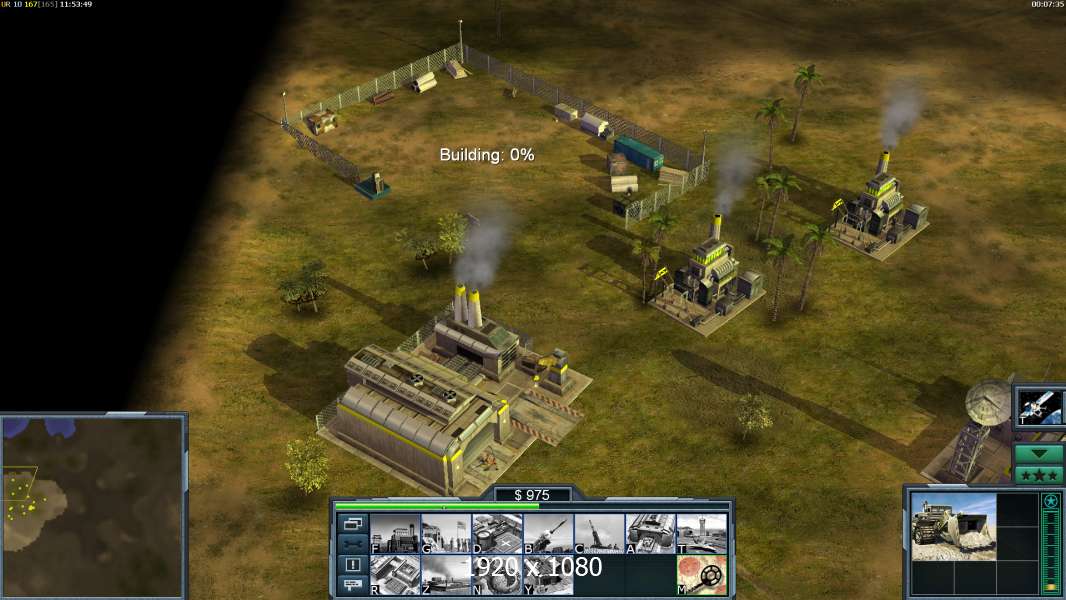
Task: Click the exclamation mark button
Action: (352, 565)
